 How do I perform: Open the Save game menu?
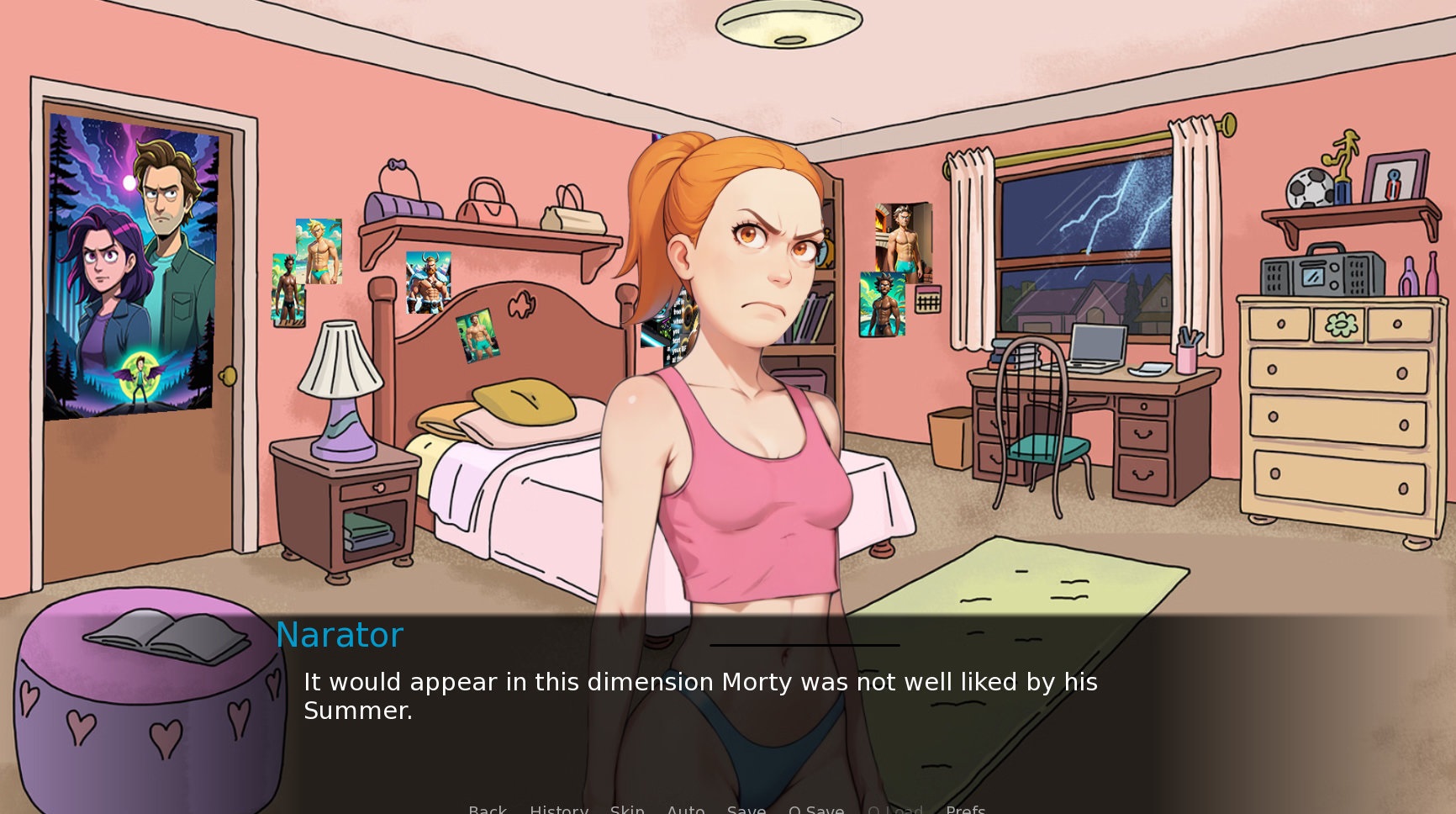coord(746,809)
